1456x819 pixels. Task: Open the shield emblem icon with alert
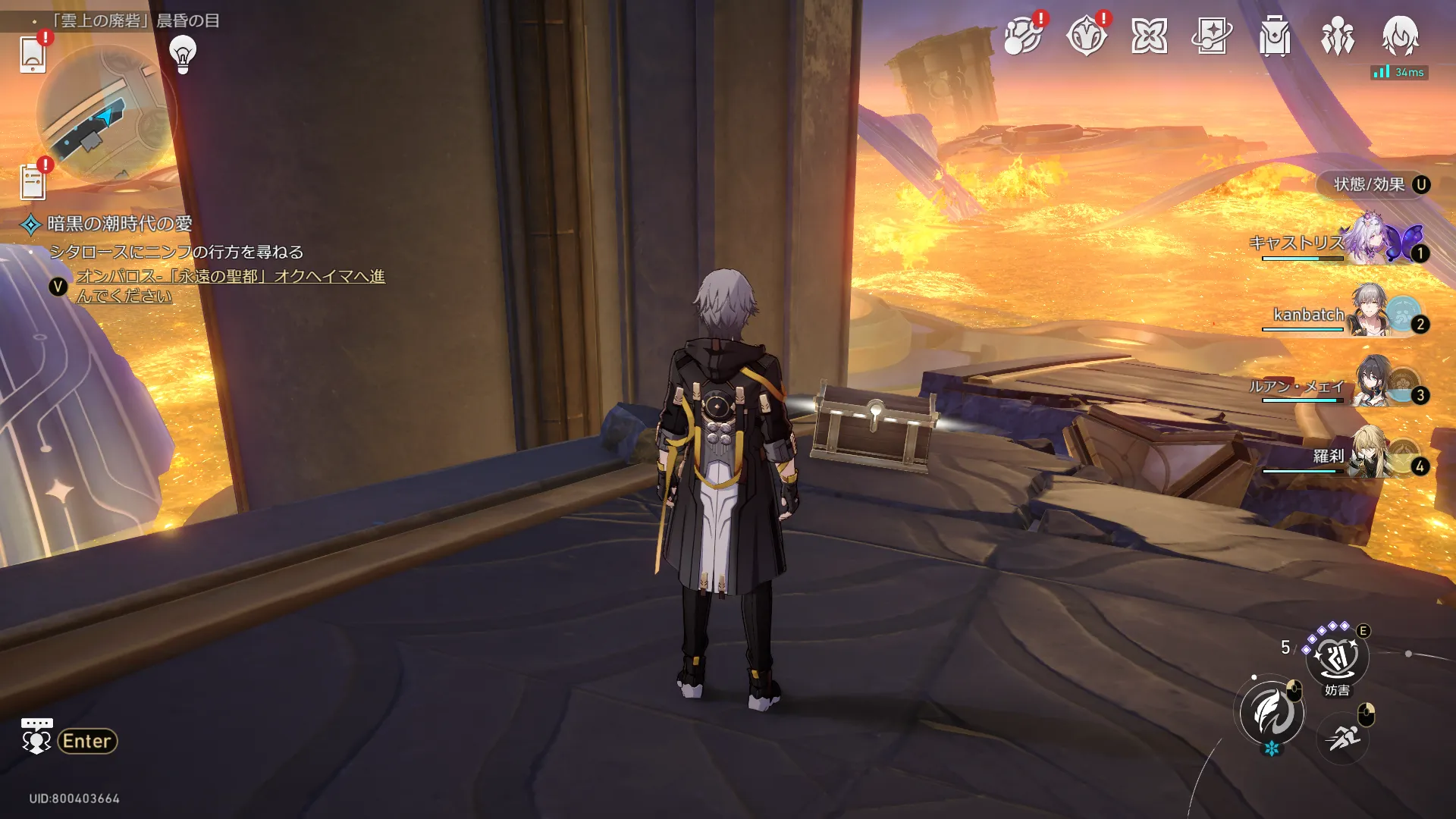(x=1086, y=36)
